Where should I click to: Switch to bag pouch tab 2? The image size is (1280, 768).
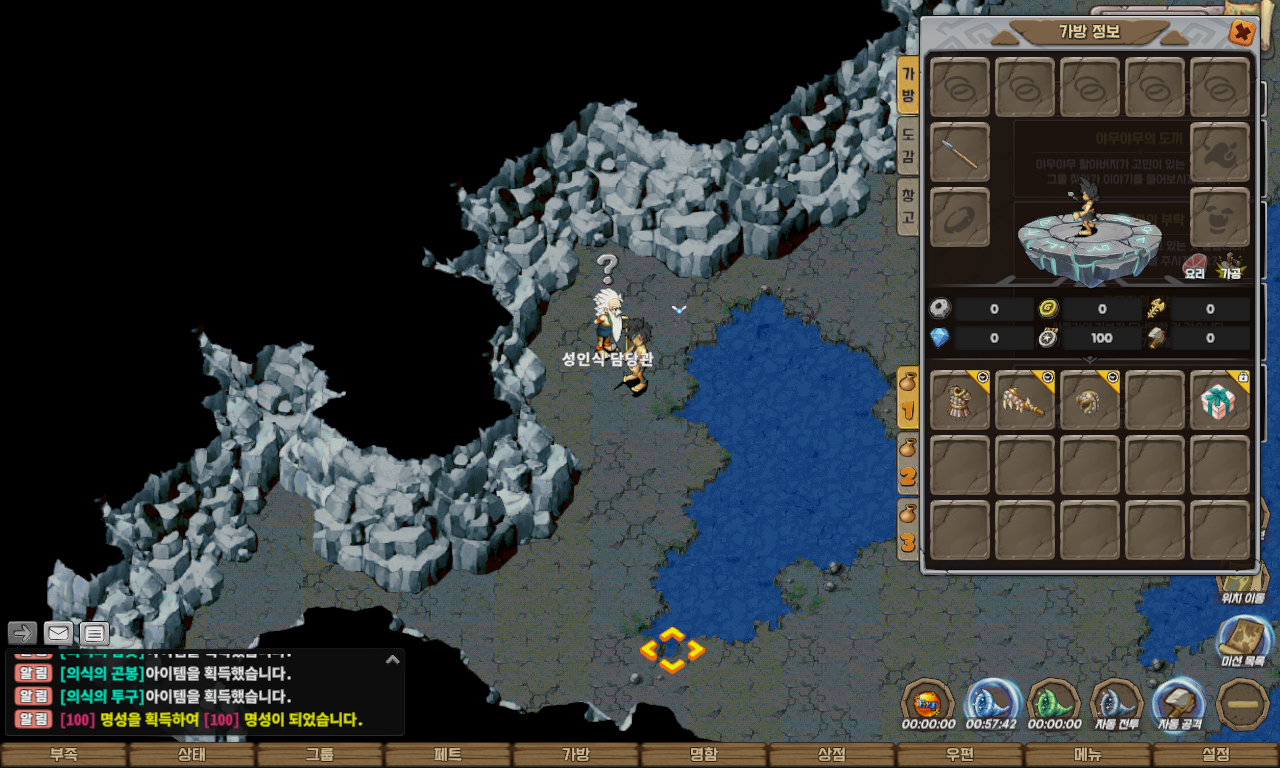908,464
